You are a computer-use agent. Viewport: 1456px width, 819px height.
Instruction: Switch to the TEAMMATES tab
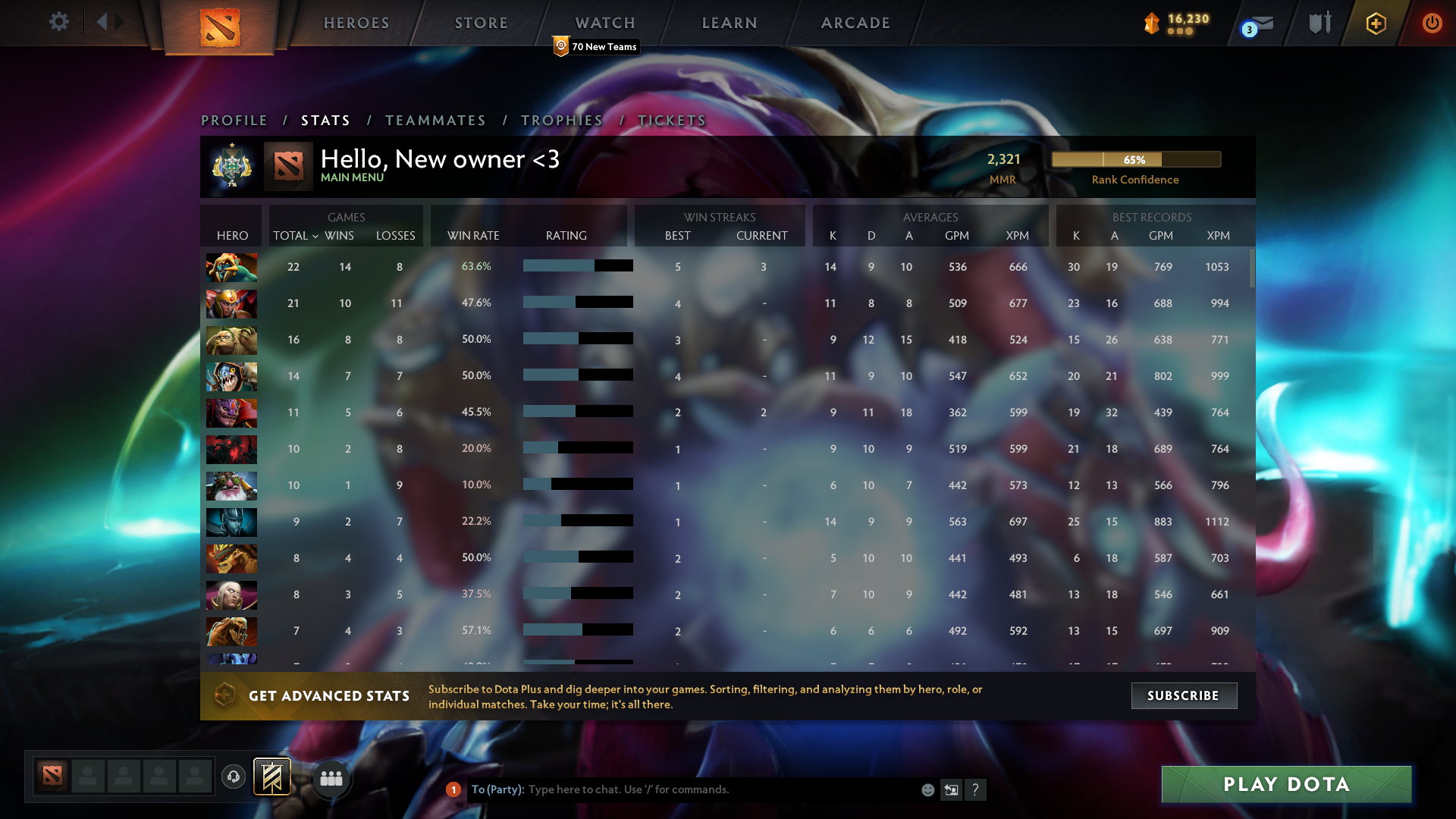click(435, 120)
